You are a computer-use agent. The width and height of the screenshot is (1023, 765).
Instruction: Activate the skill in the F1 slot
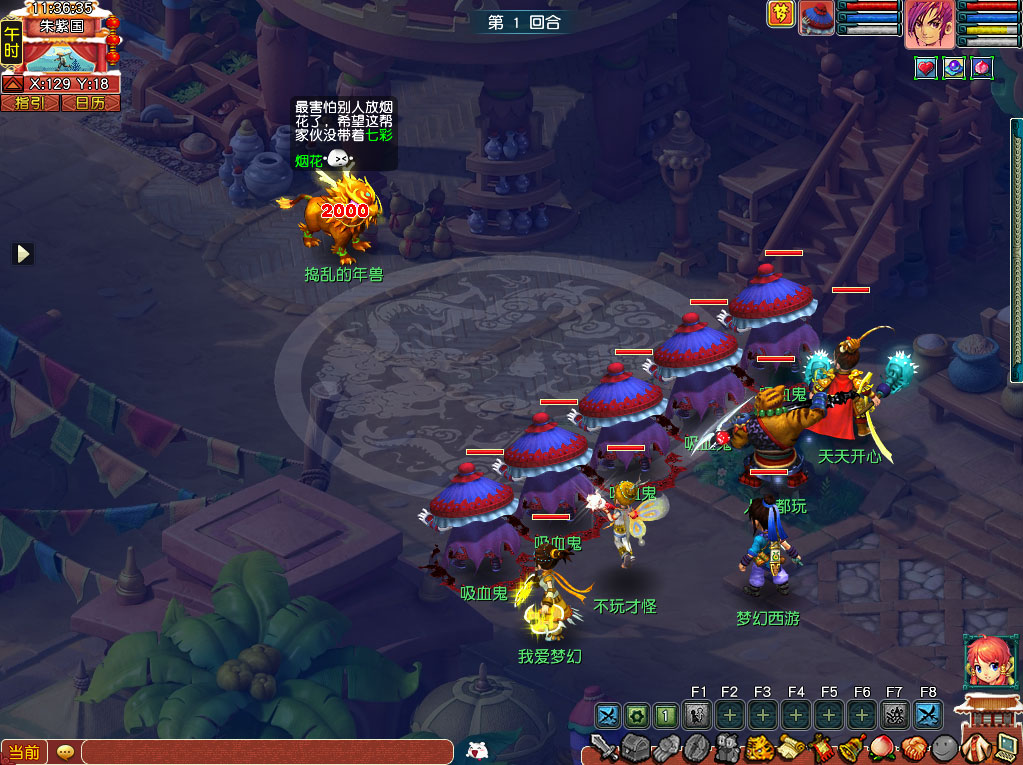tap(698, 715)
